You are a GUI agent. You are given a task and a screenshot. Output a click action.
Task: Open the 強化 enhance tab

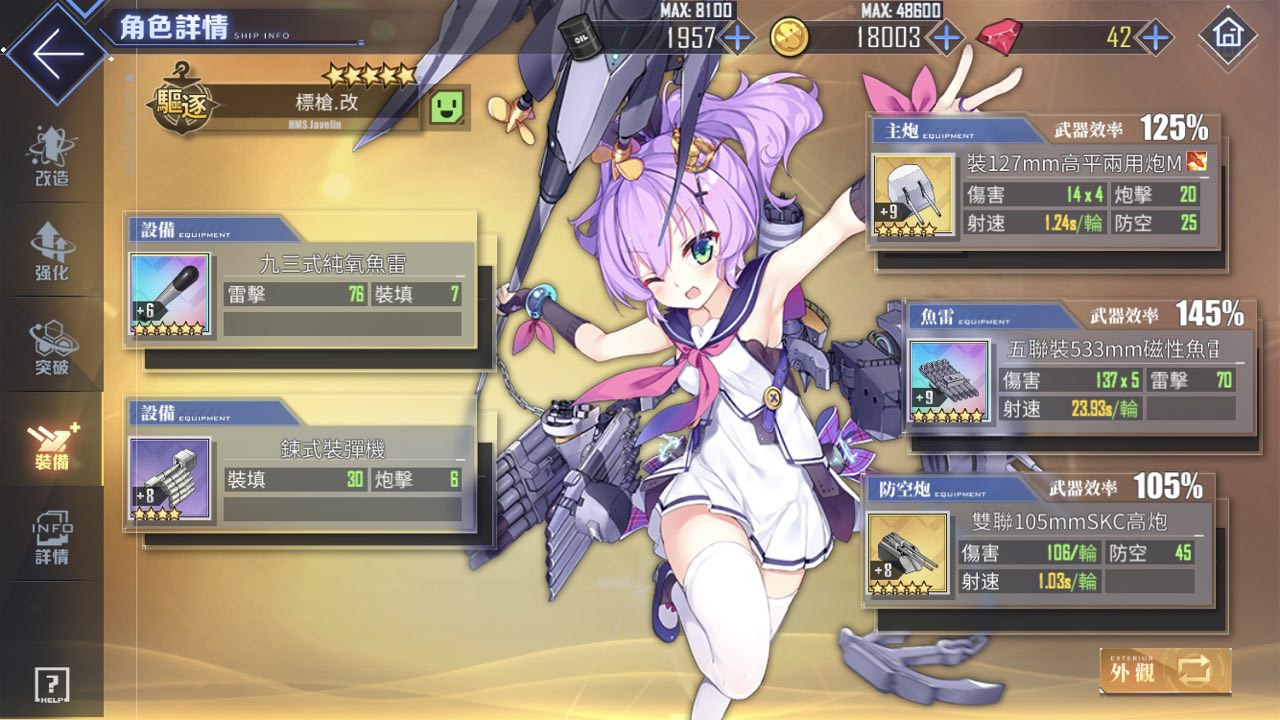point(51,250)
